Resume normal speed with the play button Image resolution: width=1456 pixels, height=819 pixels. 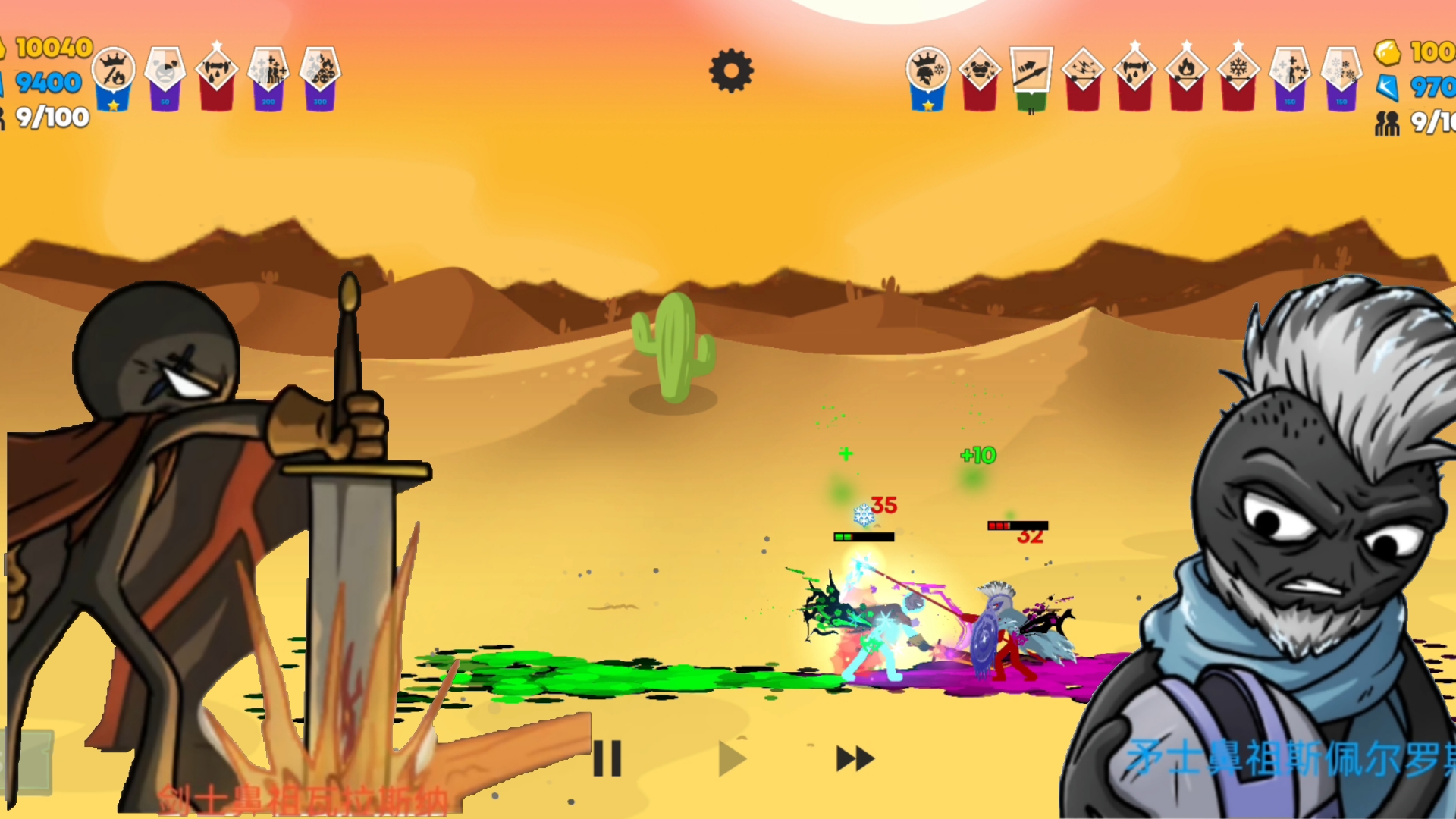point(732,758)
